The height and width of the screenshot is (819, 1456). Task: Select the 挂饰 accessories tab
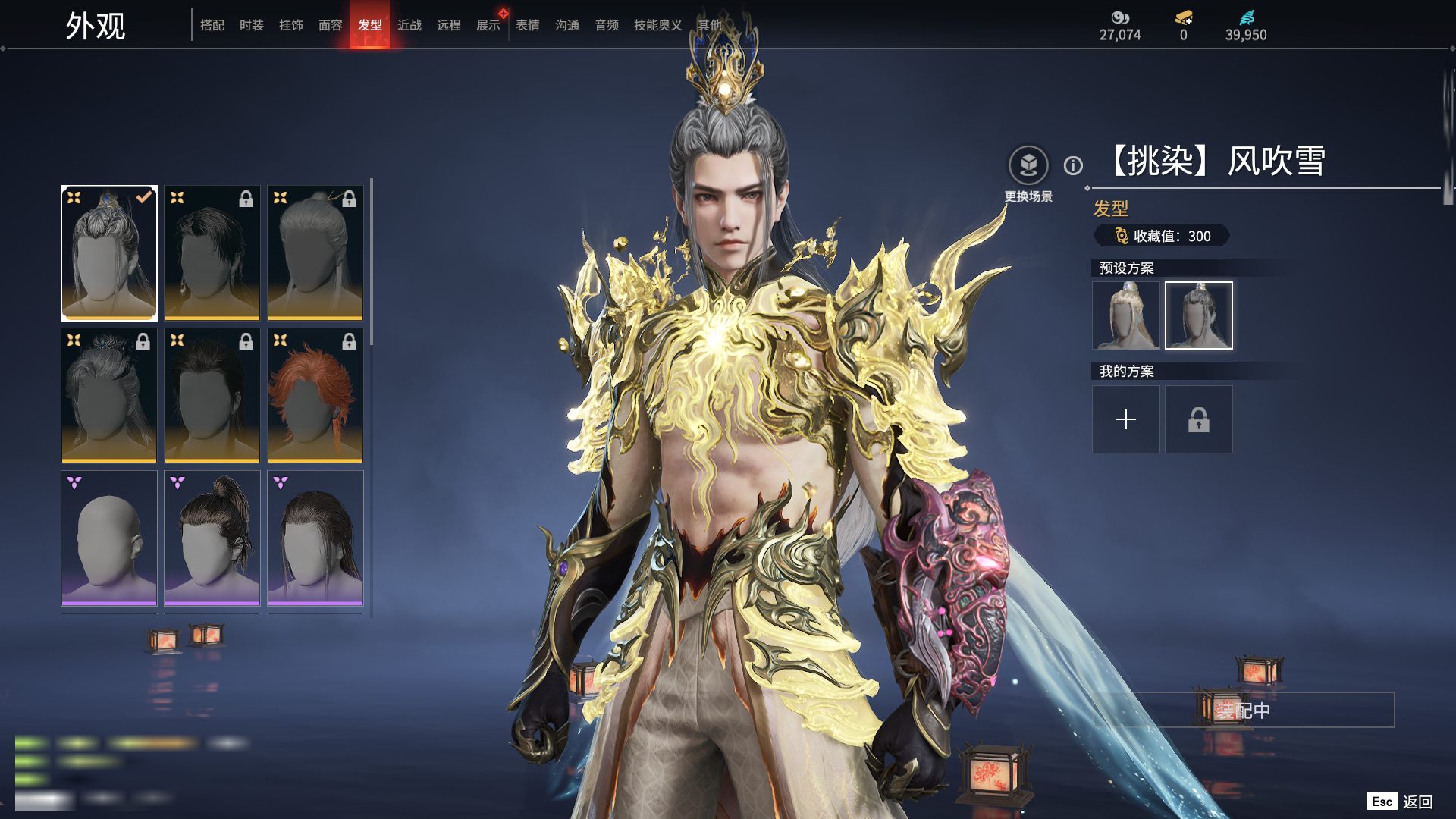pyautogui.click(x=291, y=25)
